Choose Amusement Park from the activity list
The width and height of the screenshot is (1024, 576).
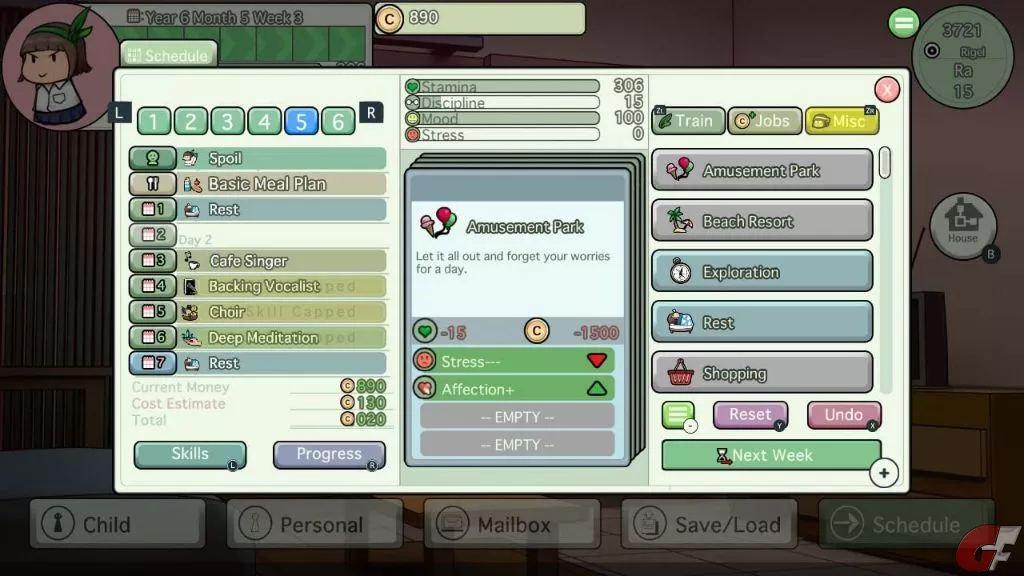pos(762,170)
